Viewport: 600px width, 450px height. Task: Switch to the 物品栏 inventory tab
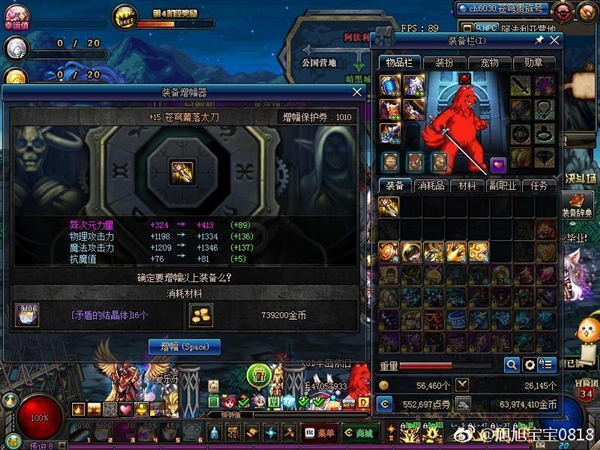click(398, 62)
